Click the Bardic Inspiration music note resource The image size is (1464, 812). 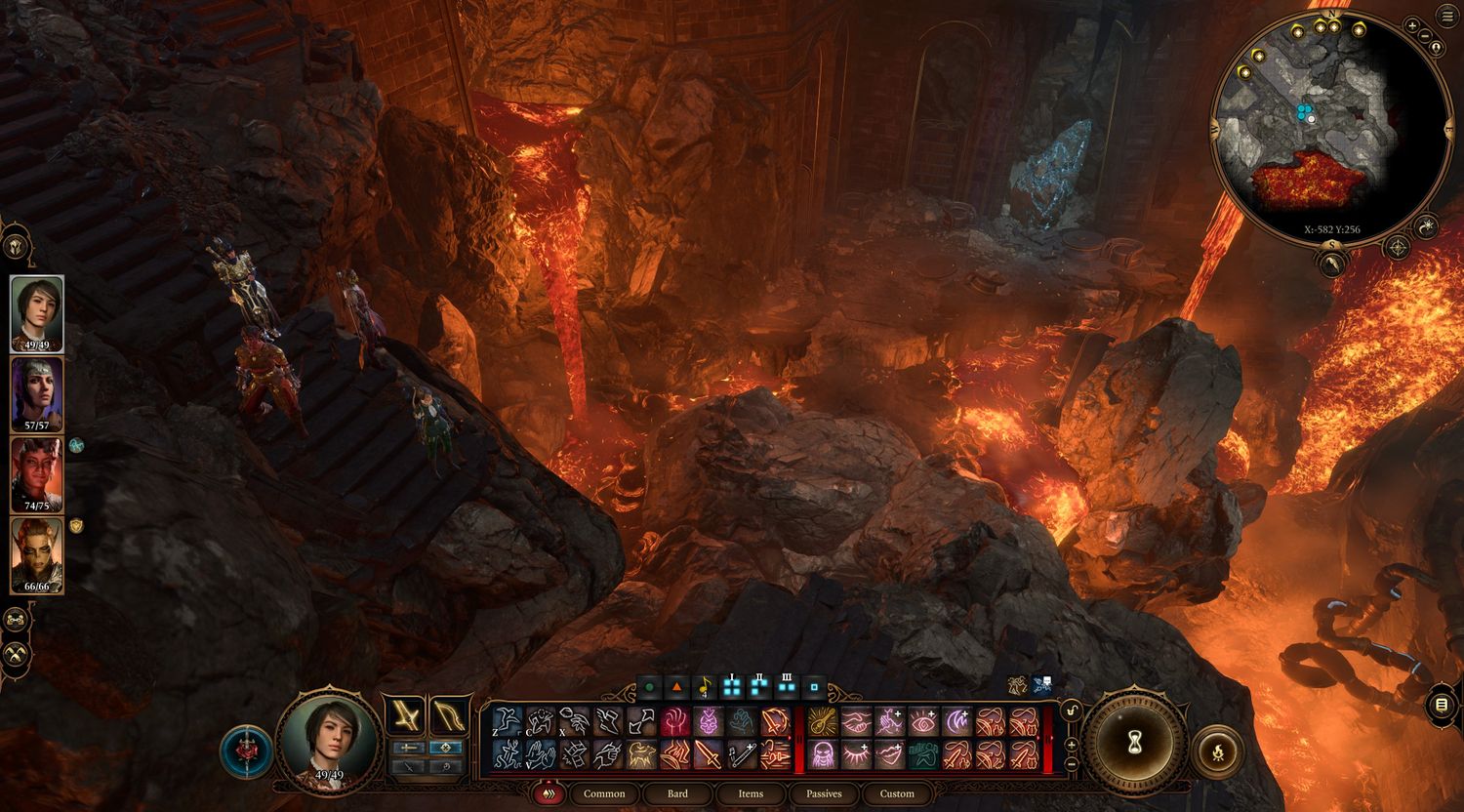705,688
